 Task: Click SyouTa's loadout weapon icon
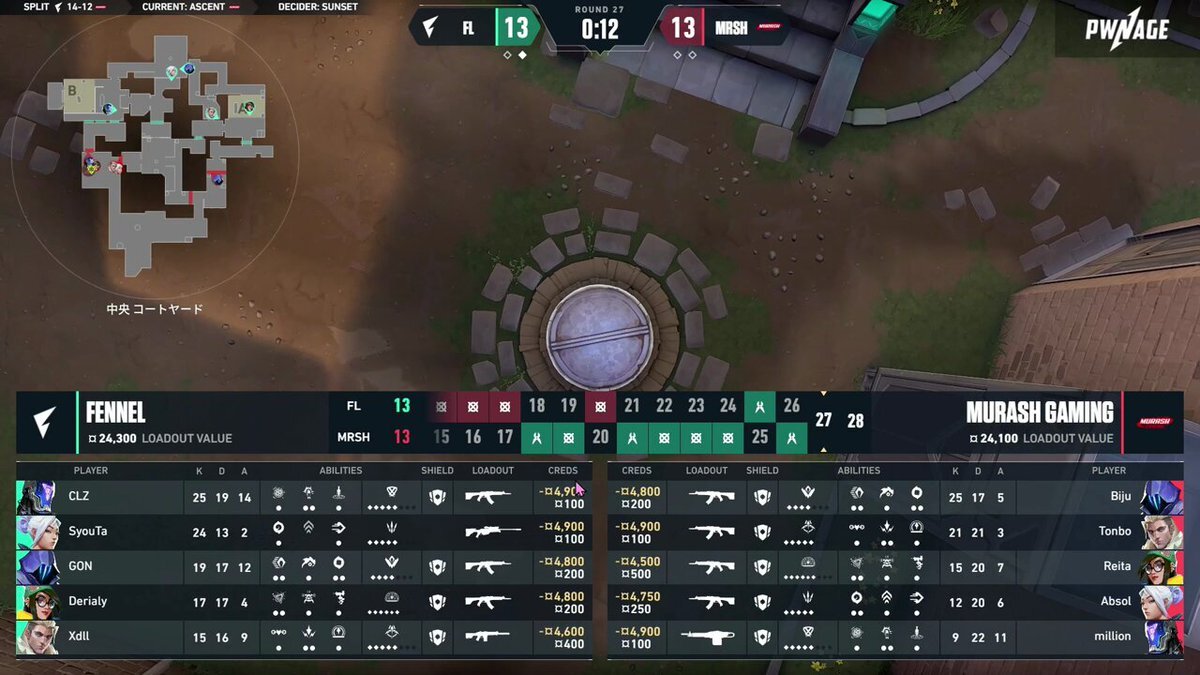point(492,532)
